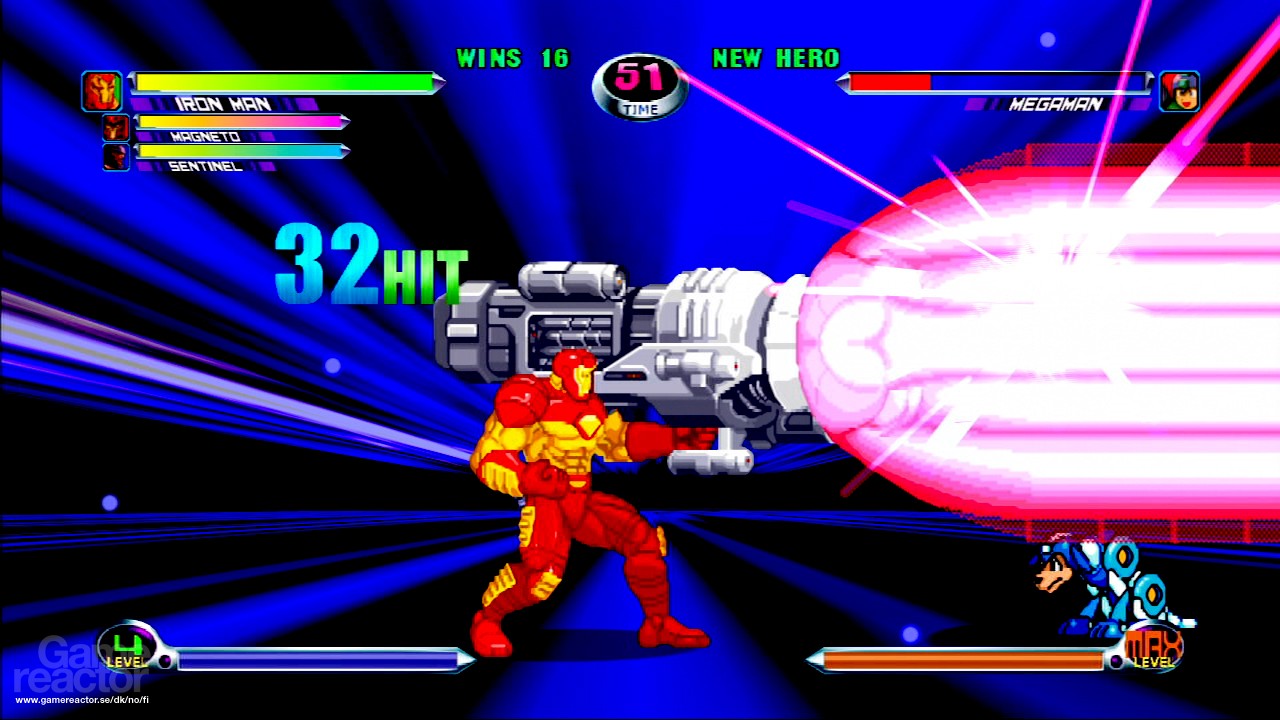Click Magneto's pink reserve health bar

240,121
